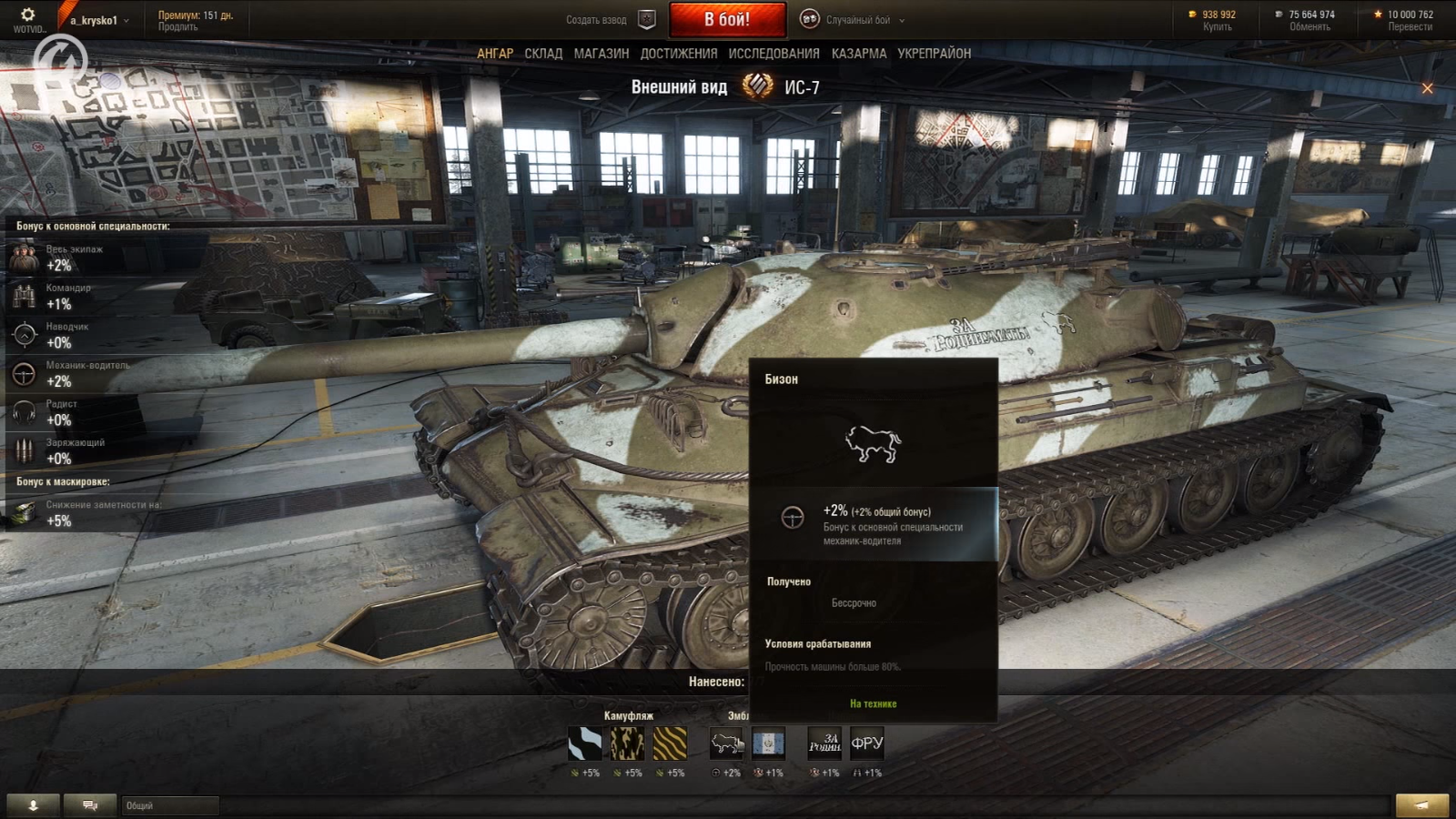This screenshot has height=819, width=1456.
Task: Open the settings gear menu
Action: [x=27, y=15]
